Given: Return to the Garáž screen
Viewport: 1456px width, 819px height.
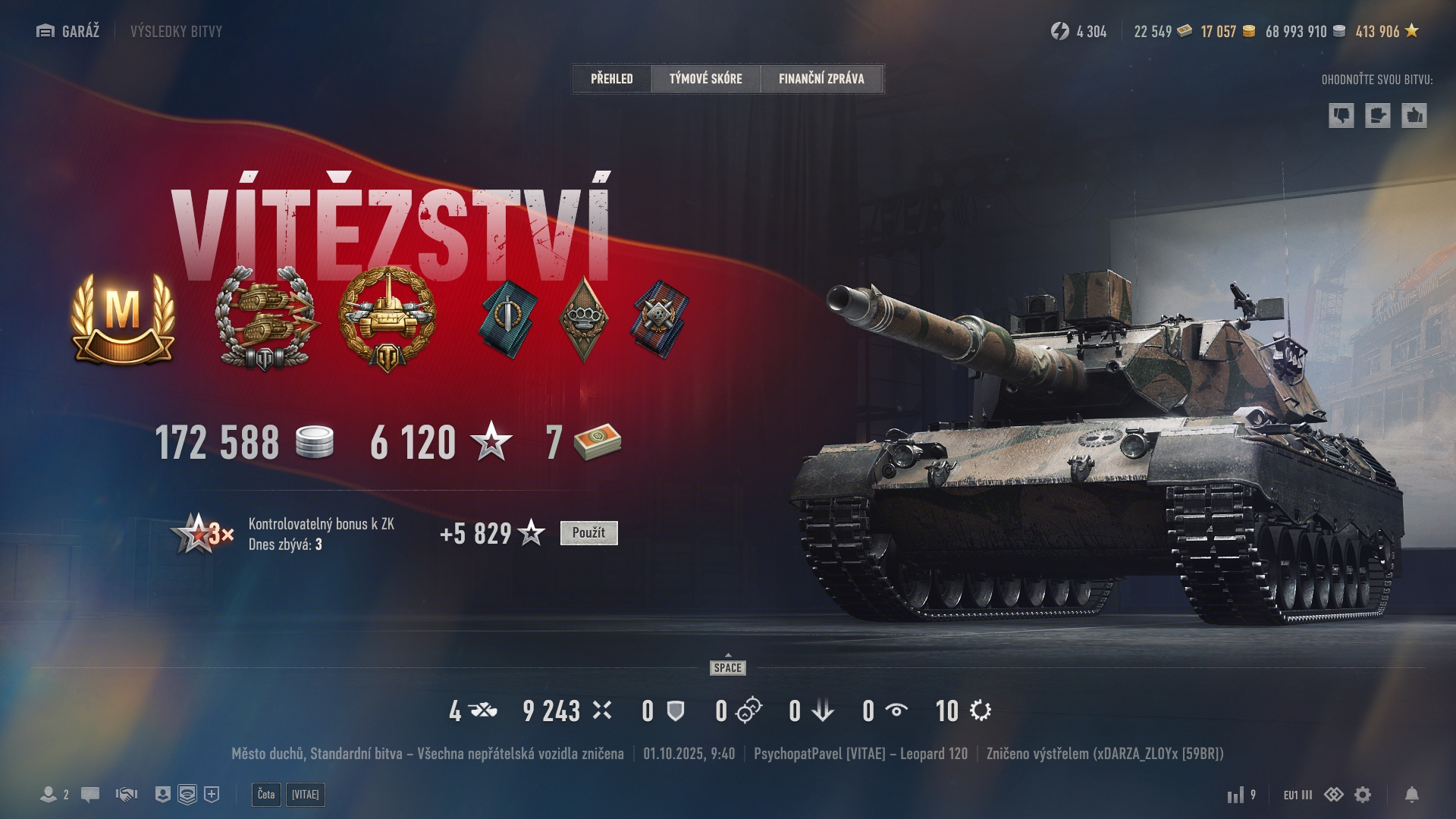Looking at the screenshot, I should pos(68,31).
